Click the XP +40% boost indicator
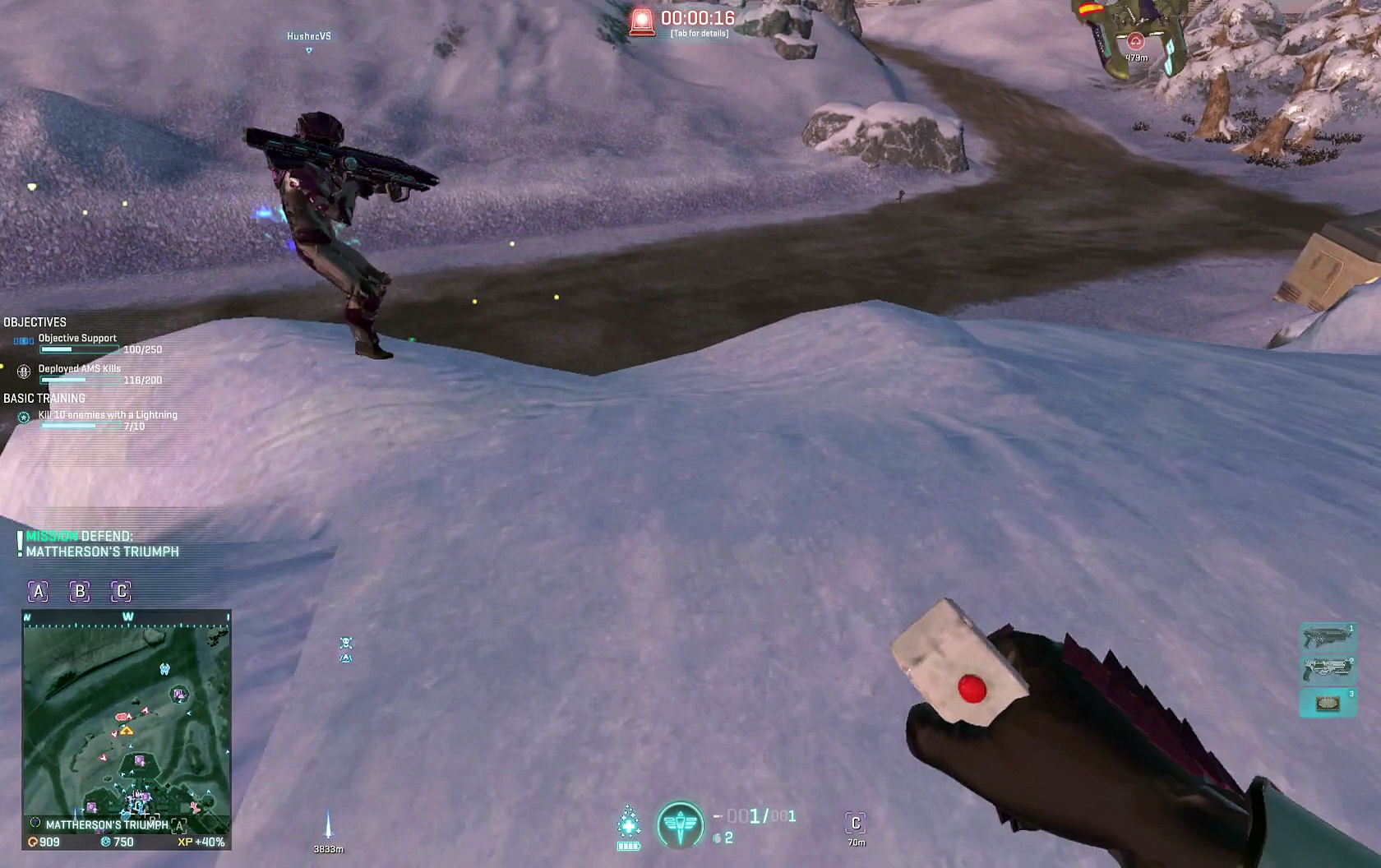1381x868 pixels. tap(201, 842)
